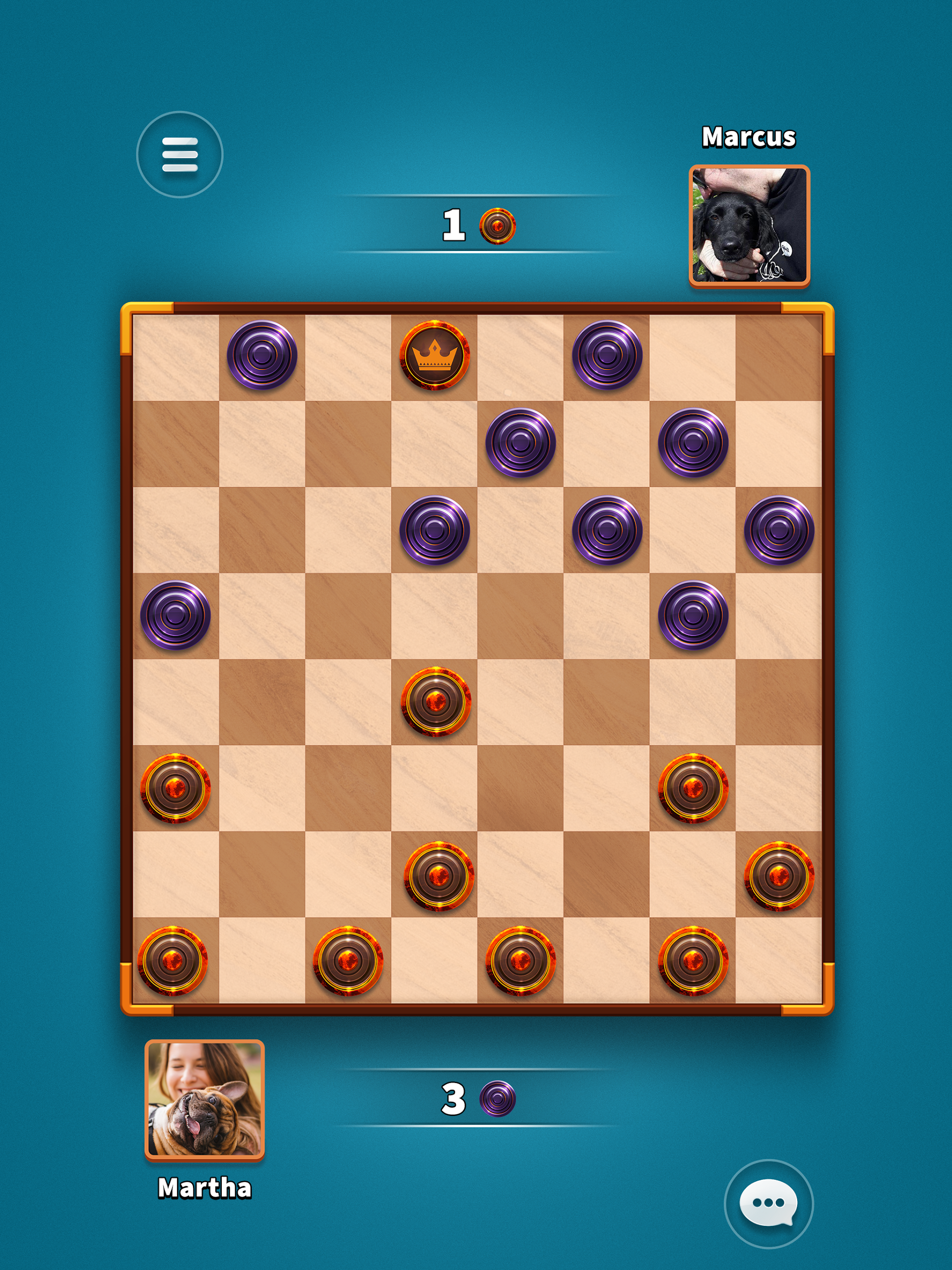The image size is (952, 1270).
Task: Tap Martha's avatar photo
Action: [x=204, y=1100]
